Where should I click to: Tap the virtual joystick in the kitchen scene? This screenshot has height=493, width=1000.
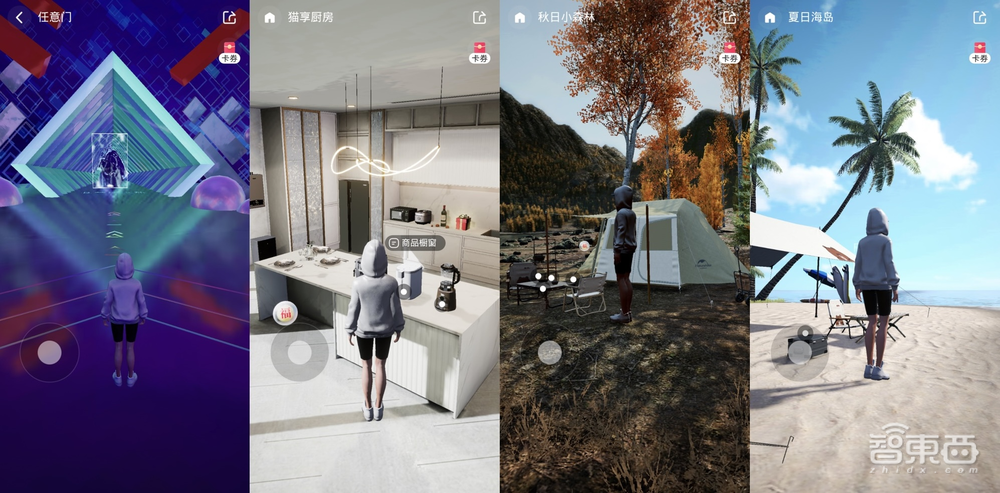299,352
